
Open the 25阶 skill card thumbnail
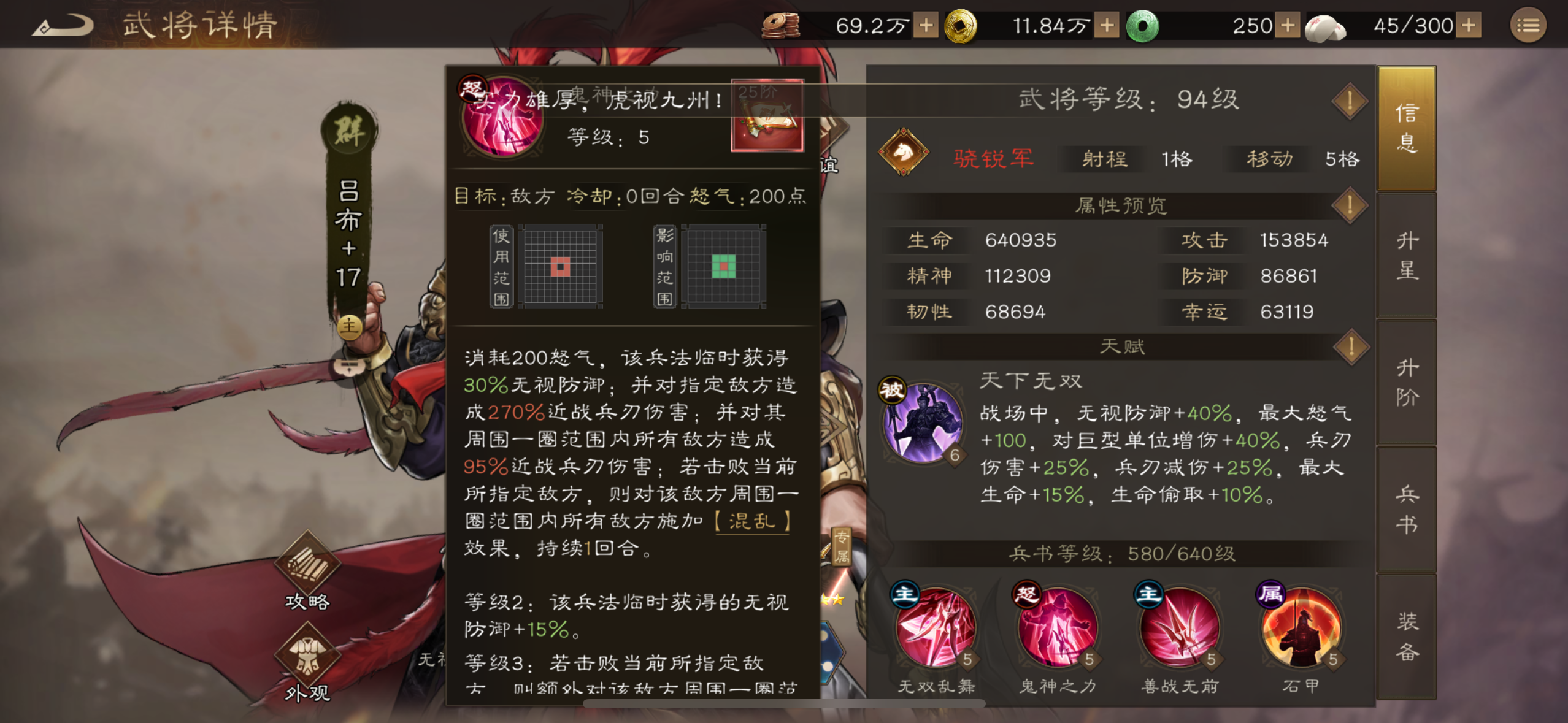click(767, 117)
